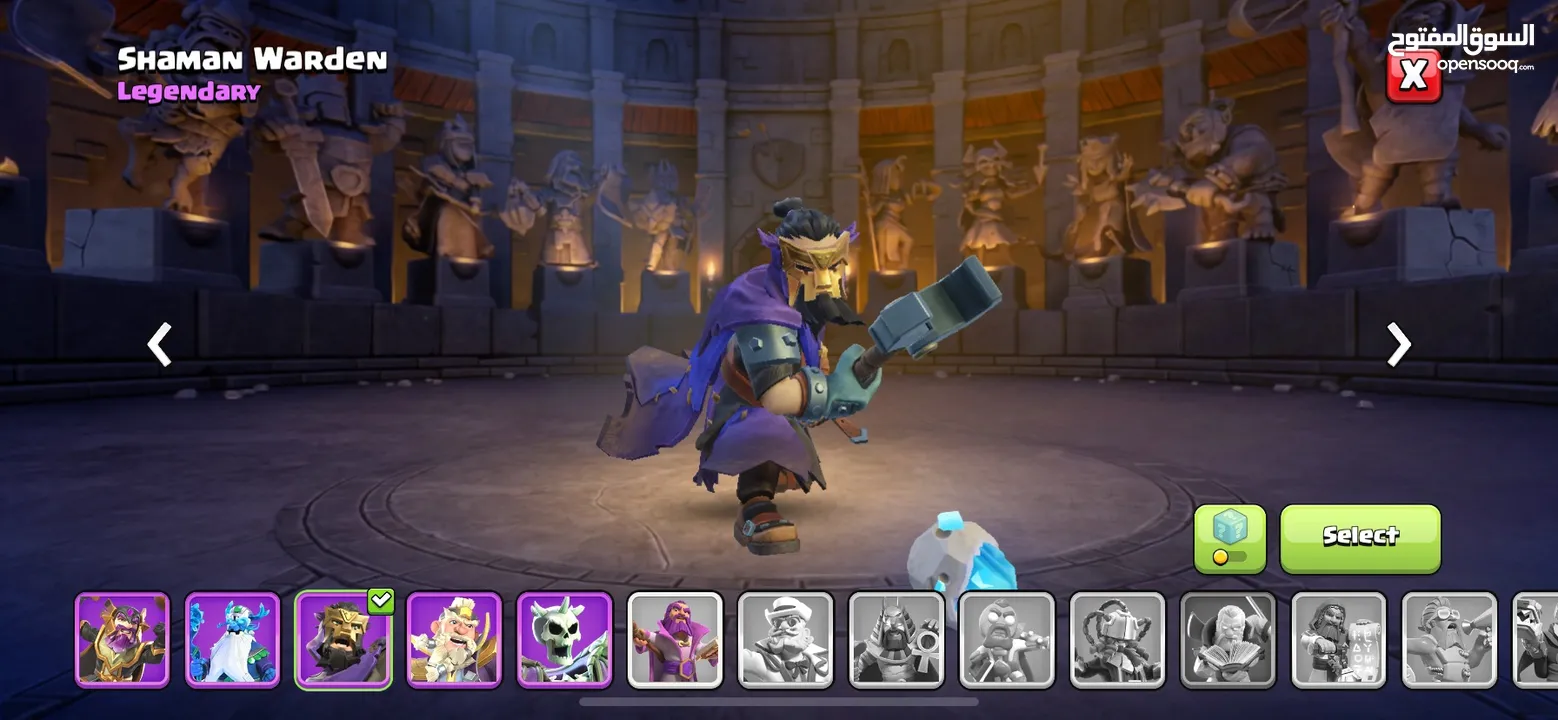Viewport: 1558px width, 720px height.
Task: Select the locked hooded warden holding a scroll
Action: 1339,640
